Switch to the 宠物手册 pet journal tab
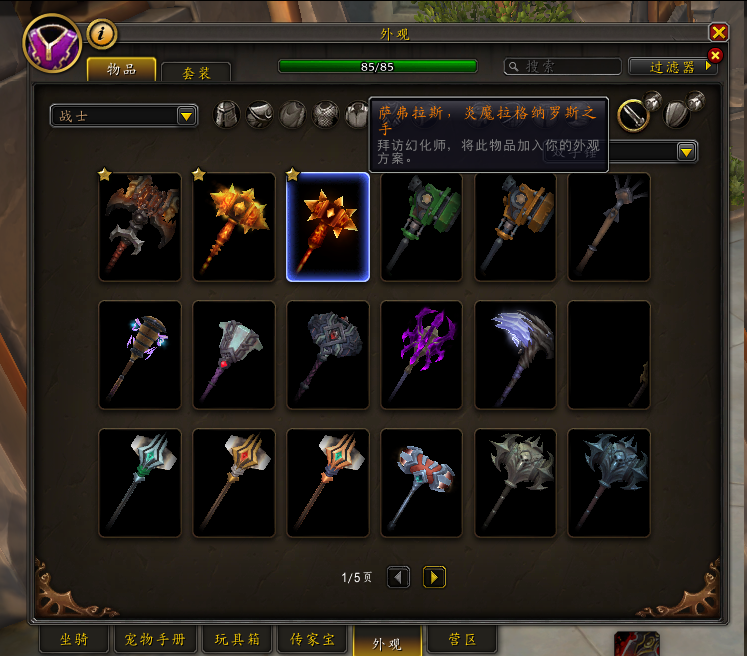Screen dimensions: 747x656 point(155,639)
